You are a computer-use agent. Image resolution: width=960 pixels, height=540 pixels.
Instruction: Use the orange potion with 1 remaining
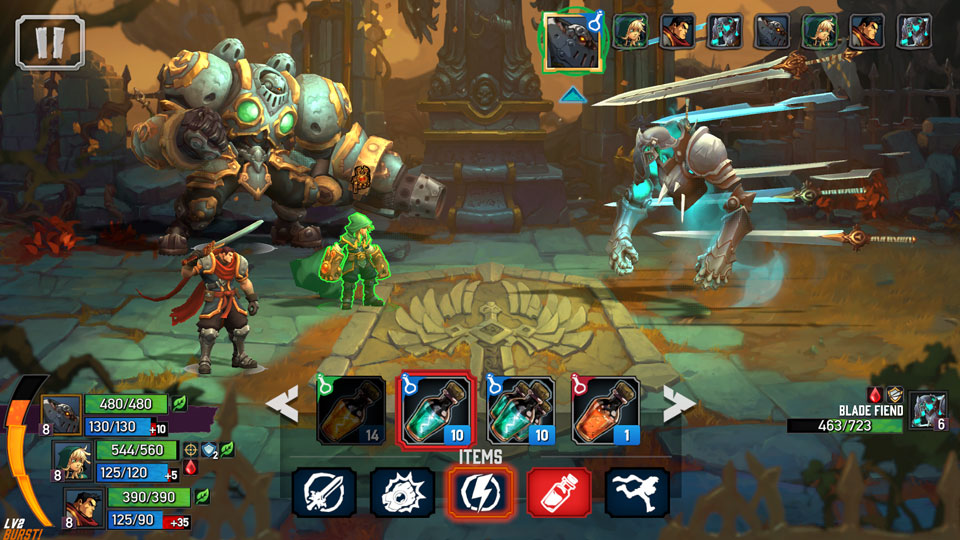606,410
